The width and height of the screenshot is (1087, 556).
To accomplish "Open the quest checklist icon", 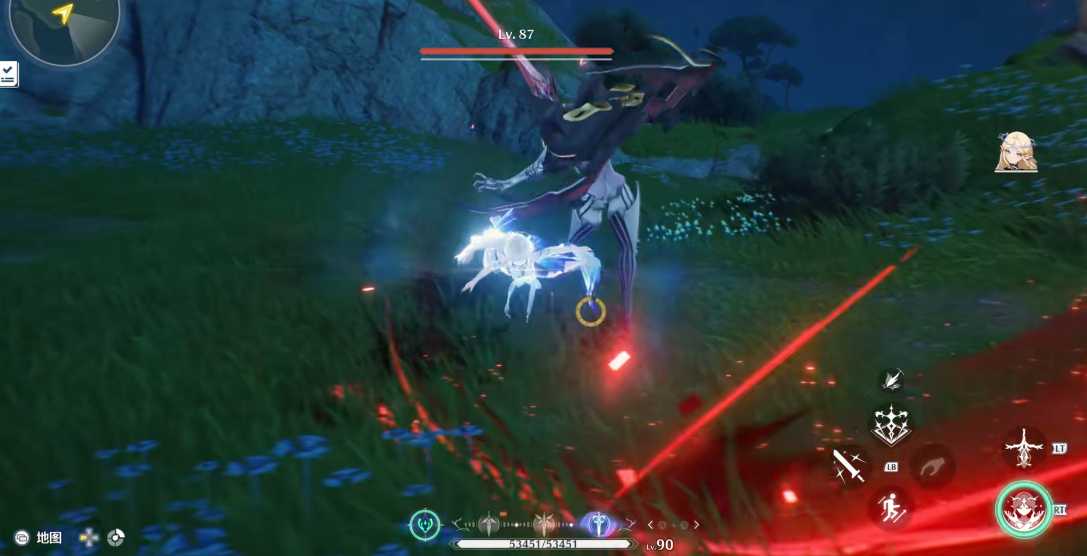I will (x=8, y=73).
